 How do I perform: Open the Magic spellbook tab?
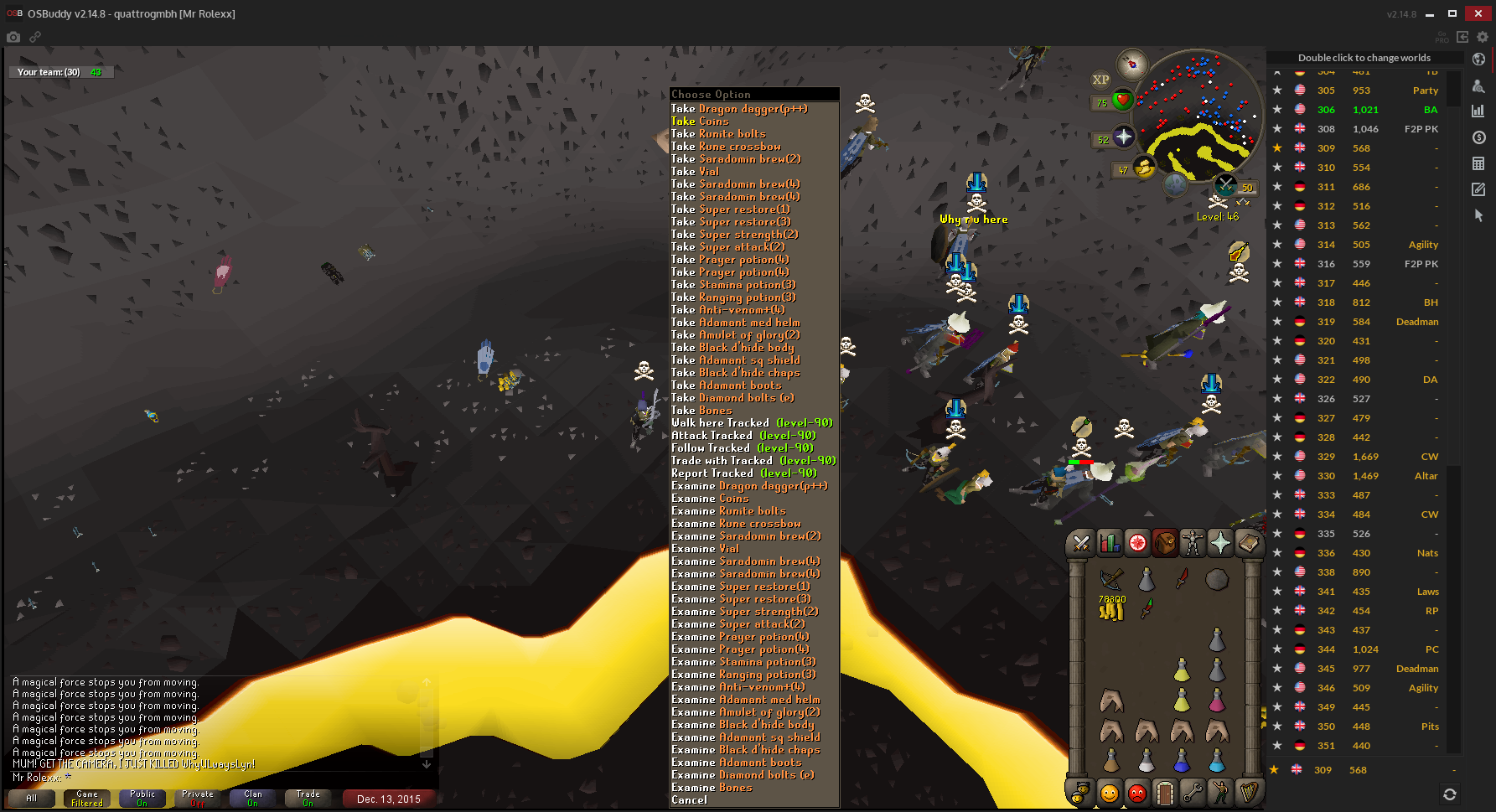1249,543
